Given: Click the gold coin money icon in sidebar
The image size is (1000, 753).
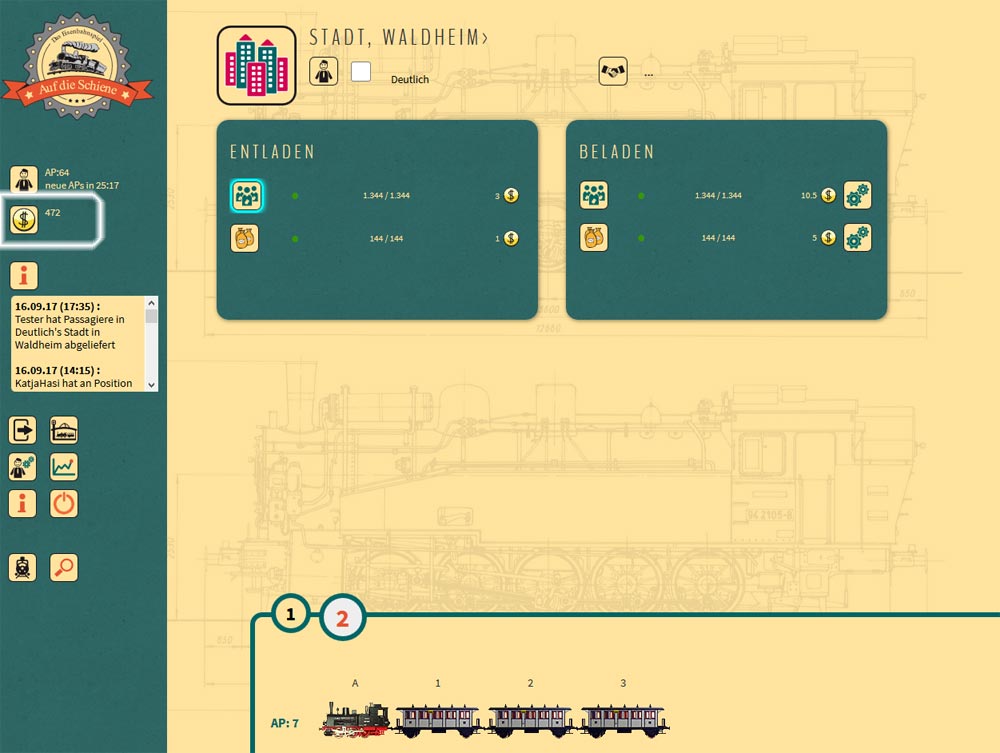Looking at the screenshot, I should point(24,219).
